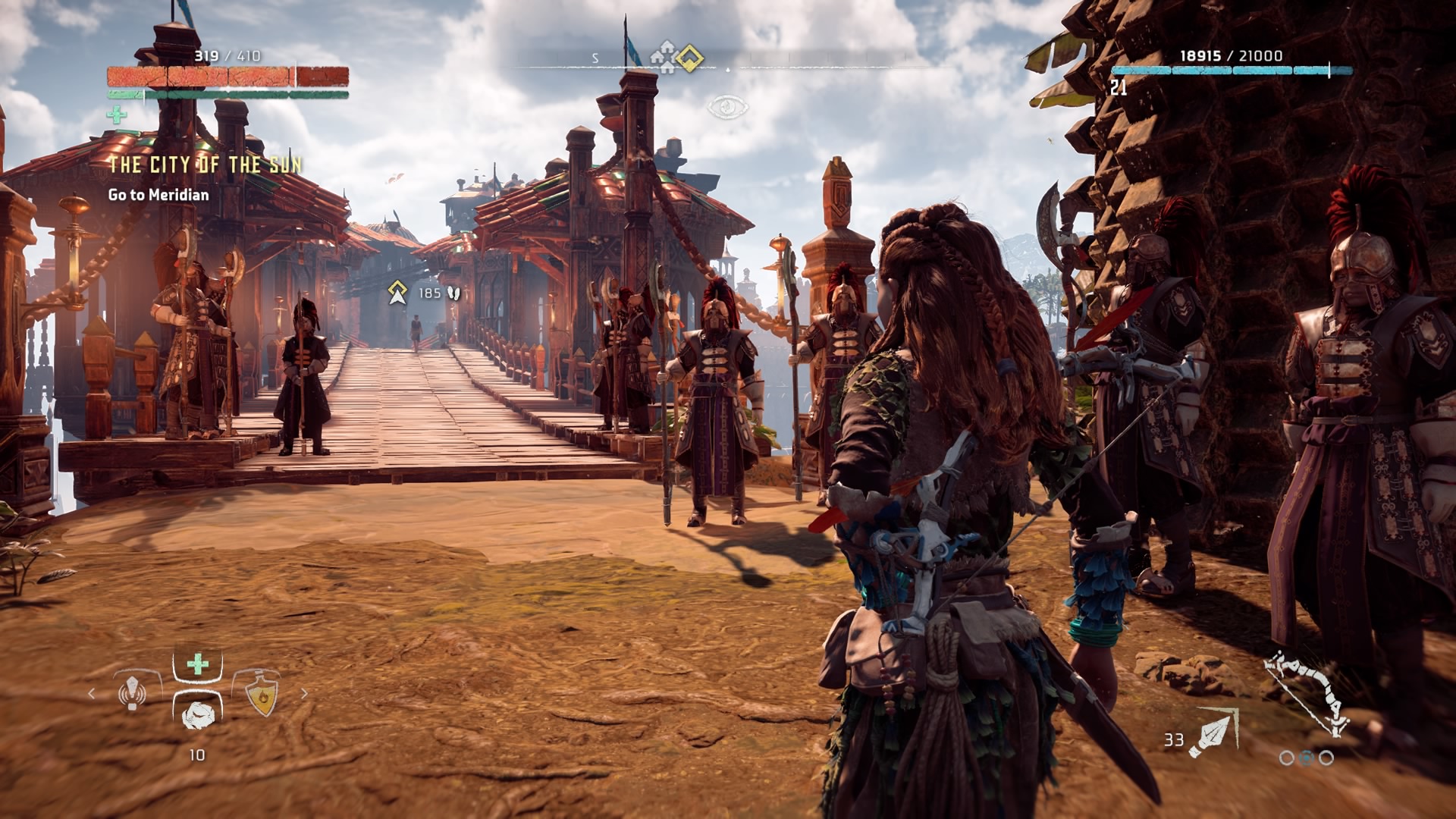Click the quest waypoint marker showing 185
This screenshot has height=819, width=1456.
coord(397,293)
